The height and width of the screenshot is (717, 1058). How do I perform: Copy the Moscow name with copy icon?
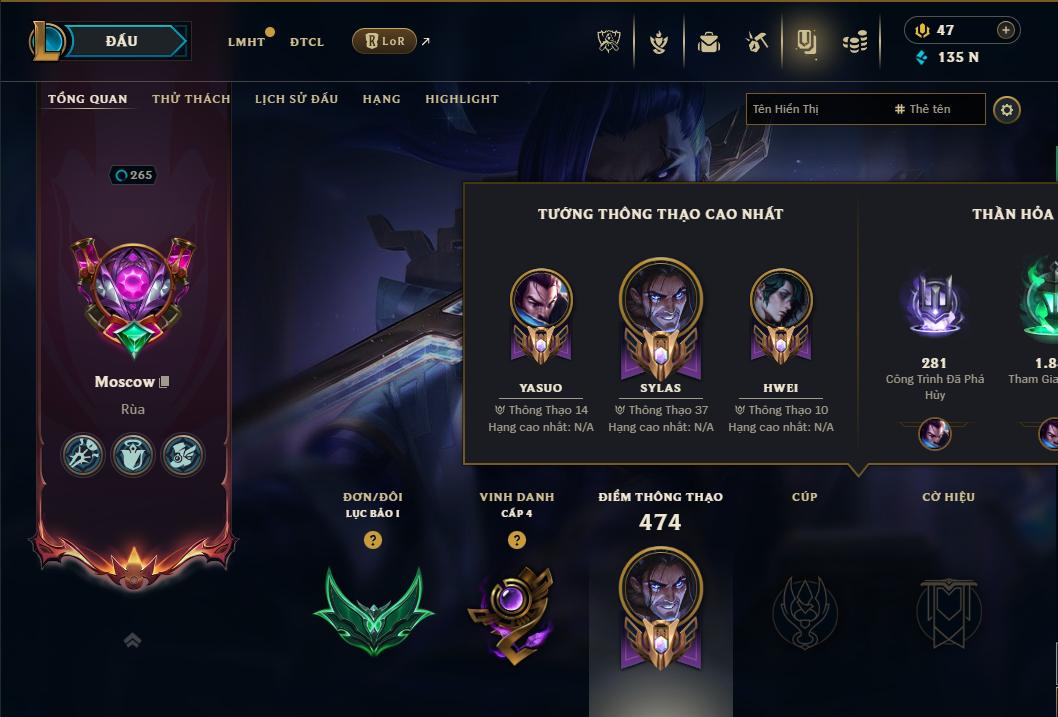165,382
